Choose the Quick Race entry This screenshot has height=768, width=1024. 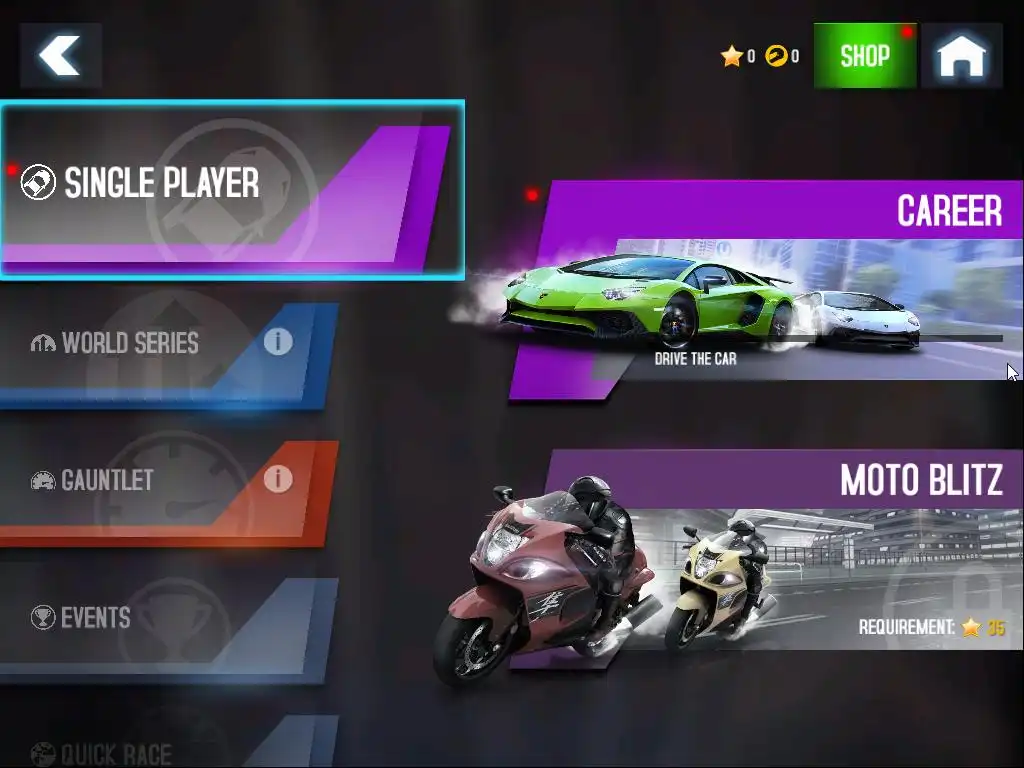116,752
